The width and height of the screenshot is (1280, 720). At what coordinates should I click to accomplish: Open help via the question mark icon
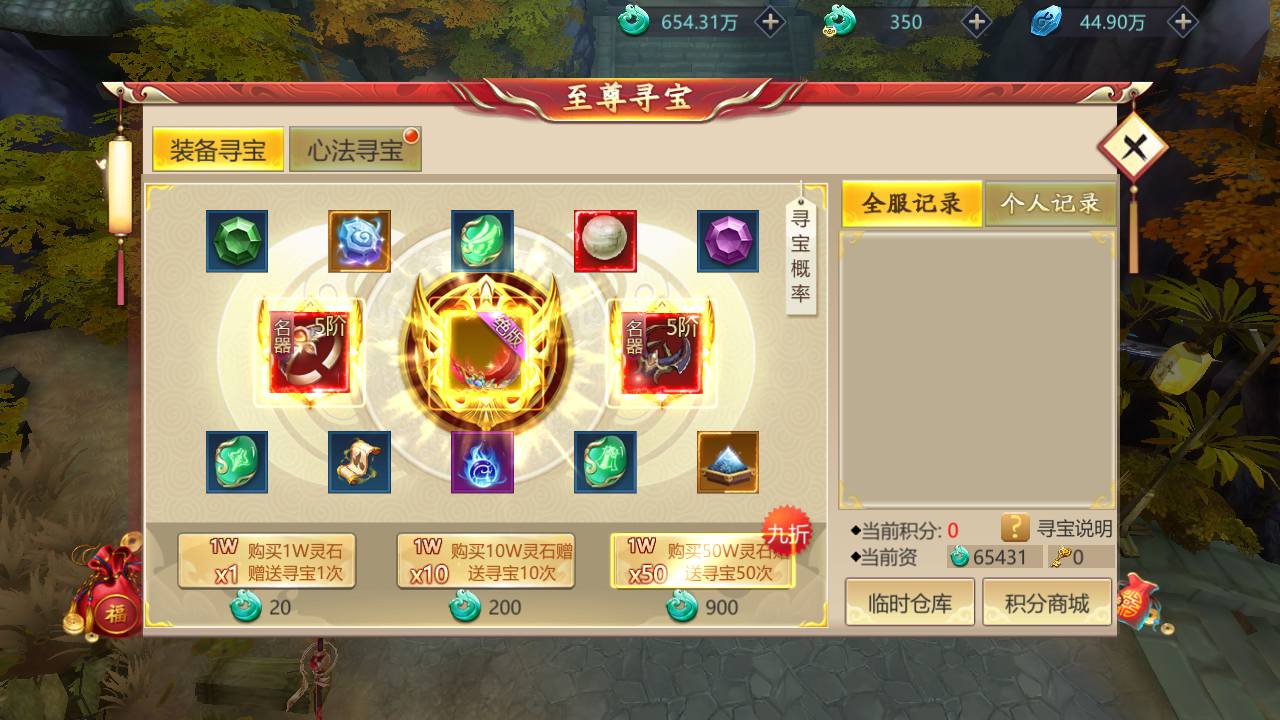[x=1017, y=530]
